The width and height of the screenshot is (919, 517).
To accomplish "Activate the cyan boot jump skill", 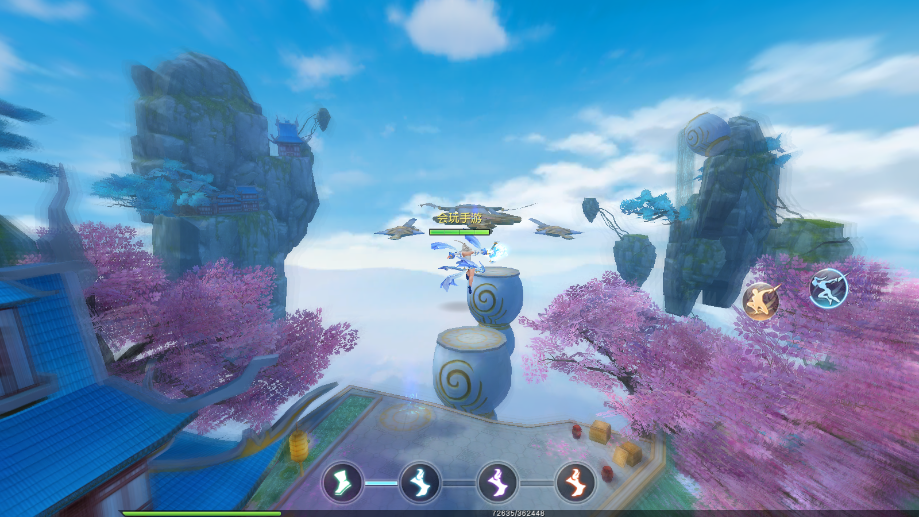I will point(420,482).
